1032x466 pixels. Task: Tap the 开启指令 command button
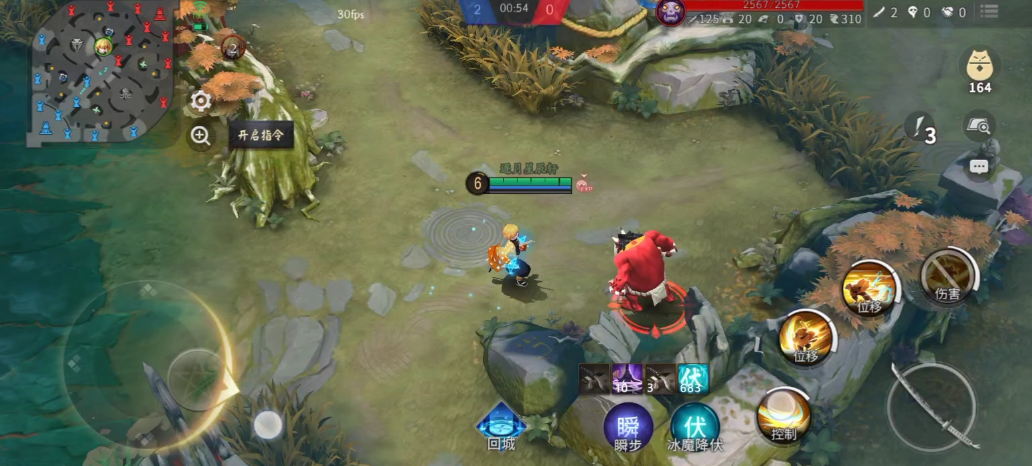(261, 135)
